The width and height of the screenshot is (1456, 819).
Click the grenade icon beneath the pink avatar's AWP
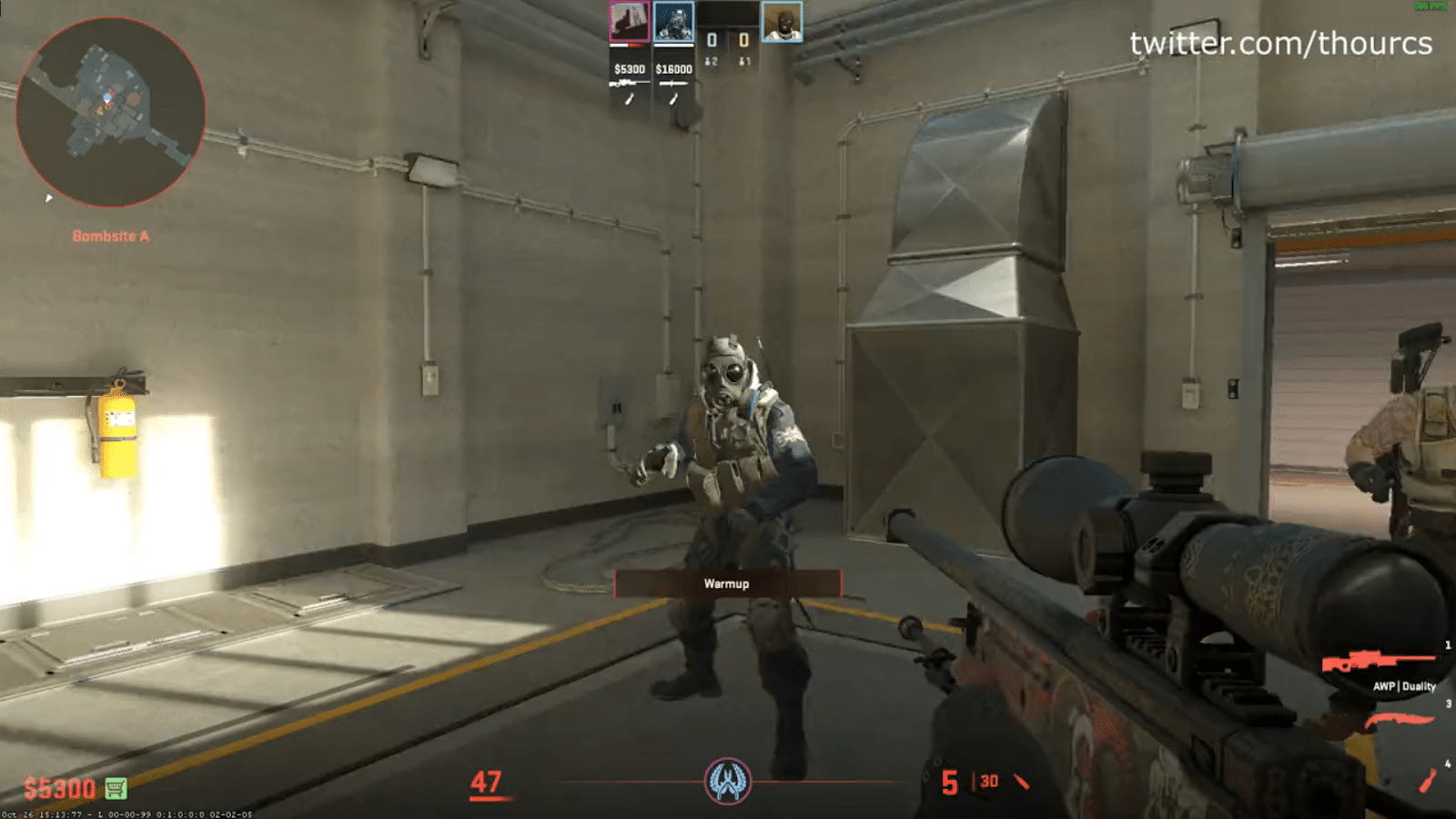(x=629, y=97)
